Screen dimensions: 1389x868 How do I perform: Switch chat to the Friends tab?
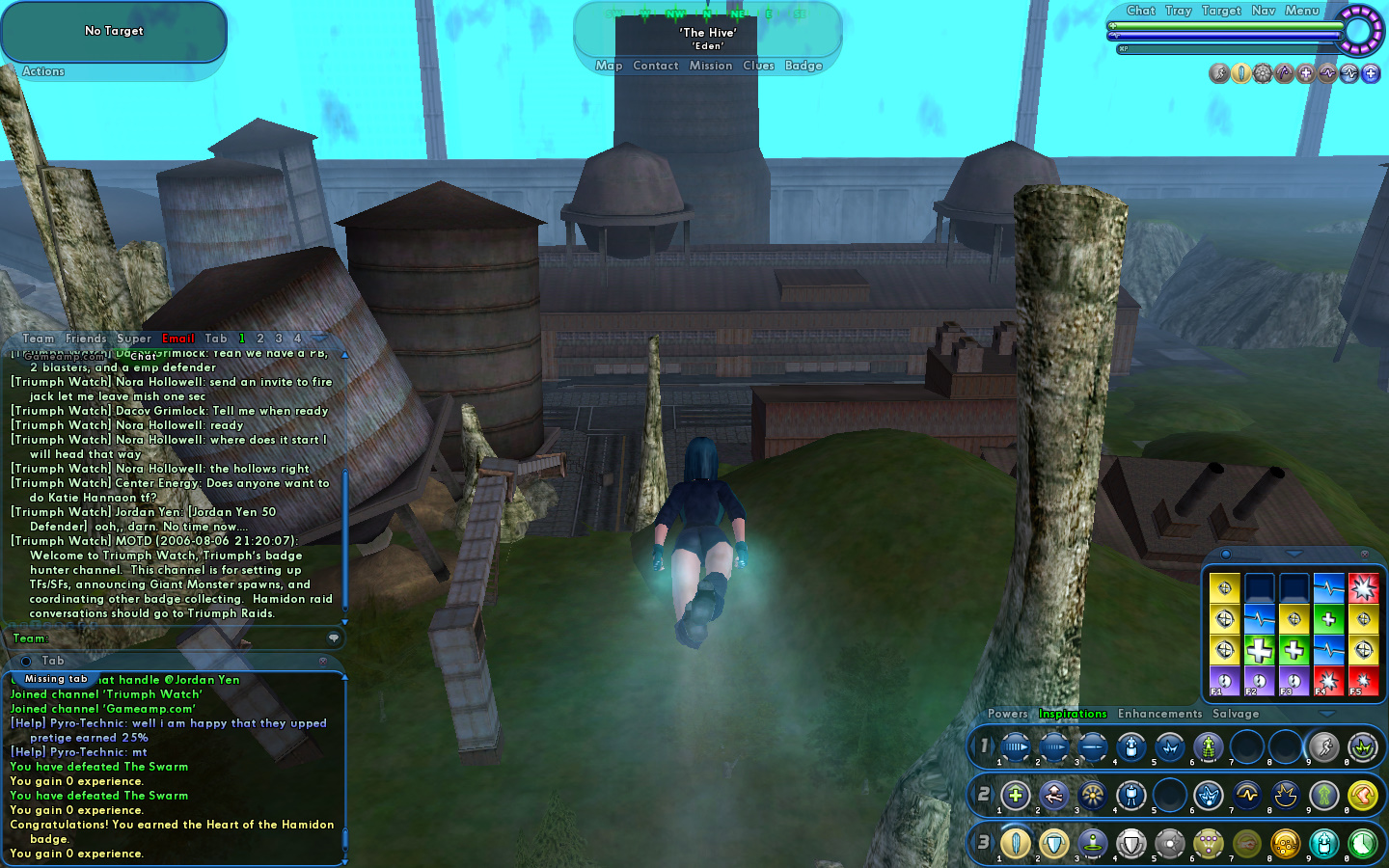[86, 339]
